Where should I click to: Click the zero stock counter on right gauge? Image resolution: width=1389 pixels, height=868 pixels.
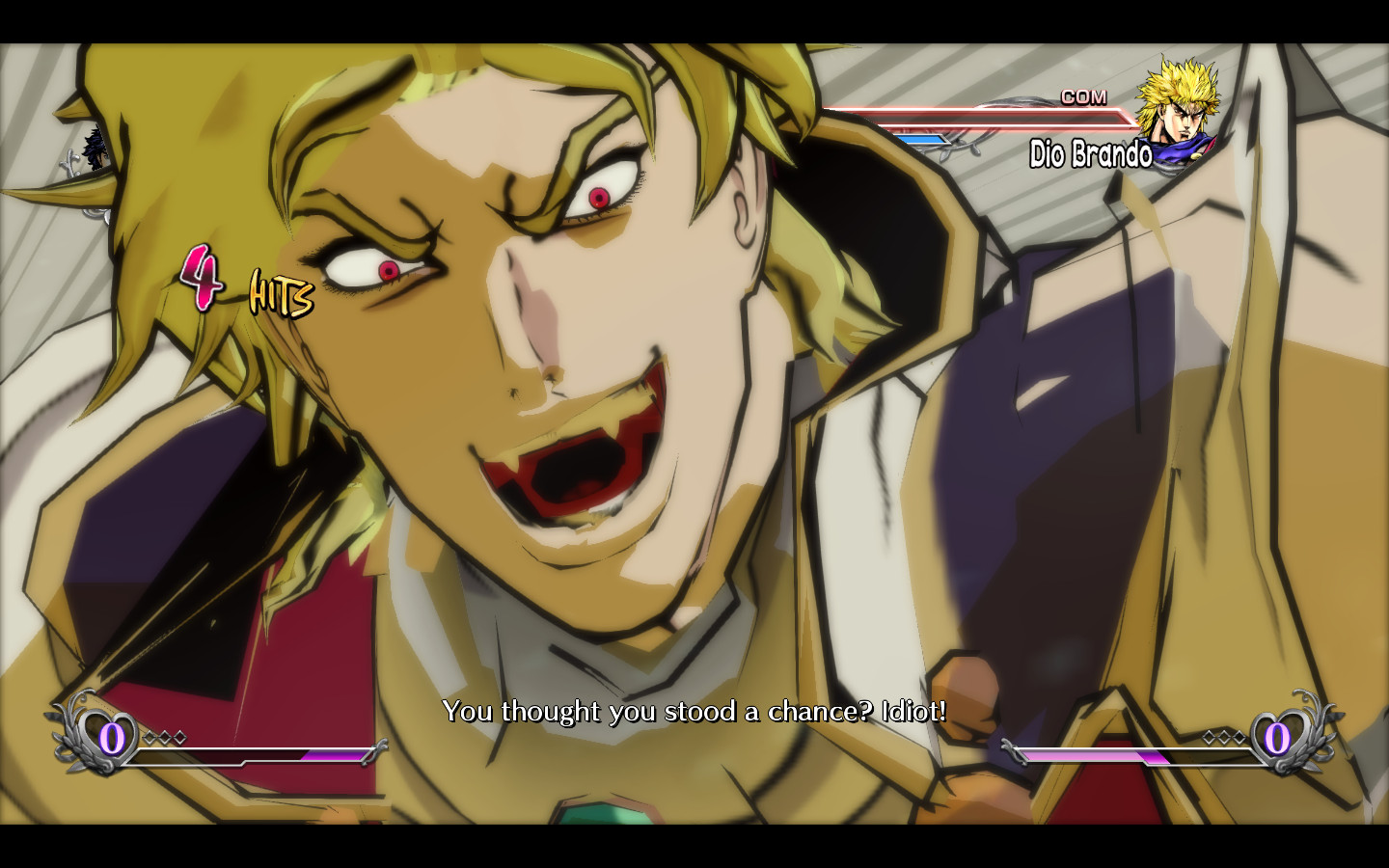(x=1275, y=741)
